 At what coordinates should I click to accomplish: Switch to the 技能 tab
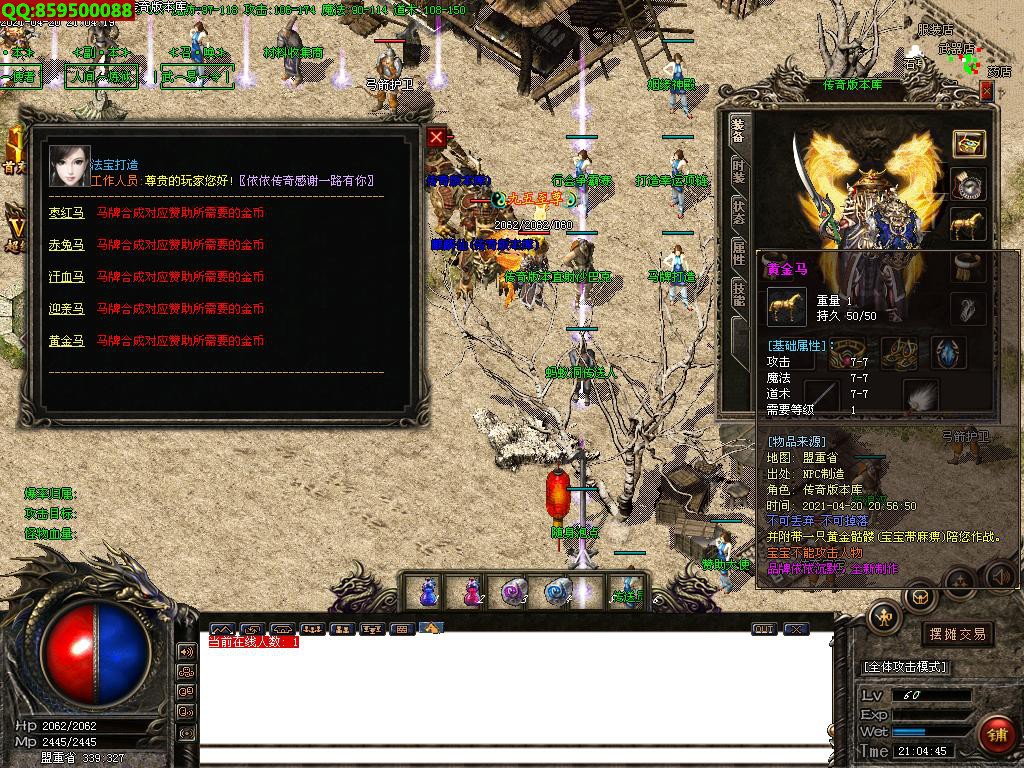pos(739,293)
